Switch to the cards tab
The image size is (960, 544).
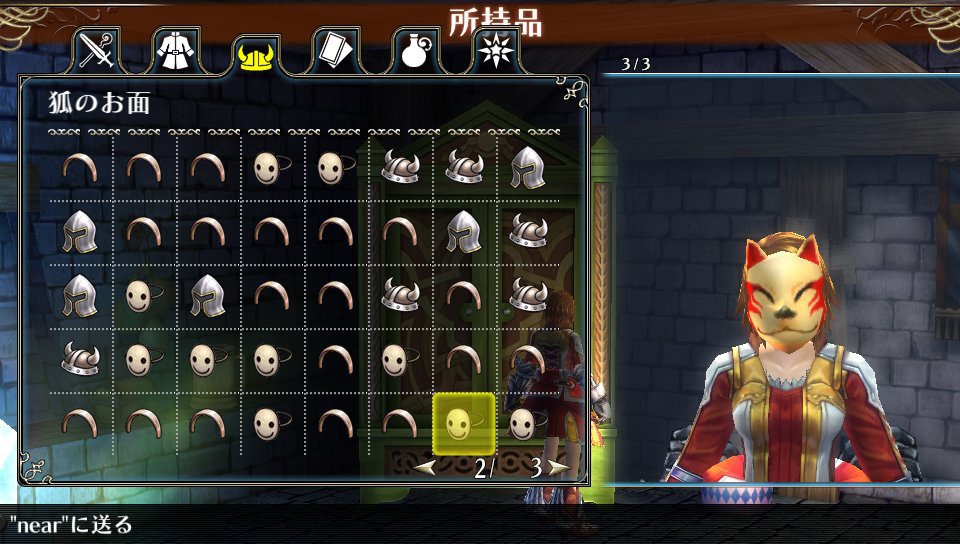[334, 51]
